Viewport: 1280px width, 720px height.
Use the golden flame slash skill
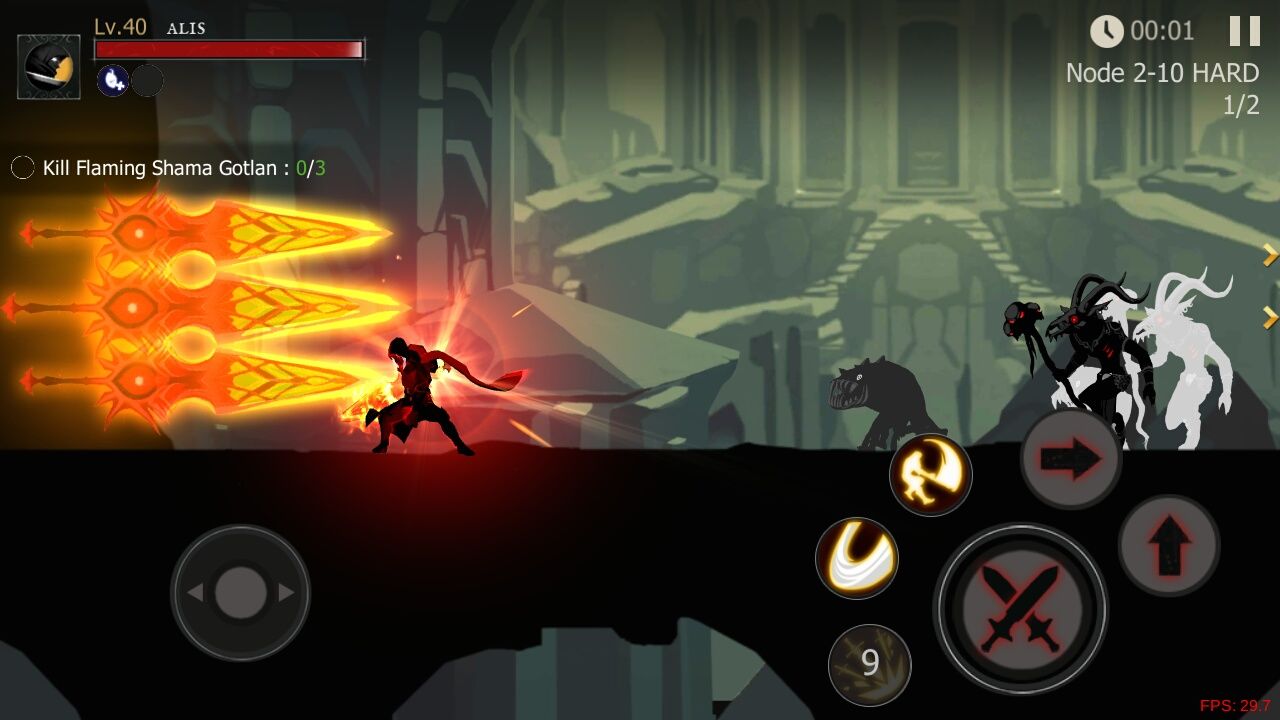click(930, 475)
